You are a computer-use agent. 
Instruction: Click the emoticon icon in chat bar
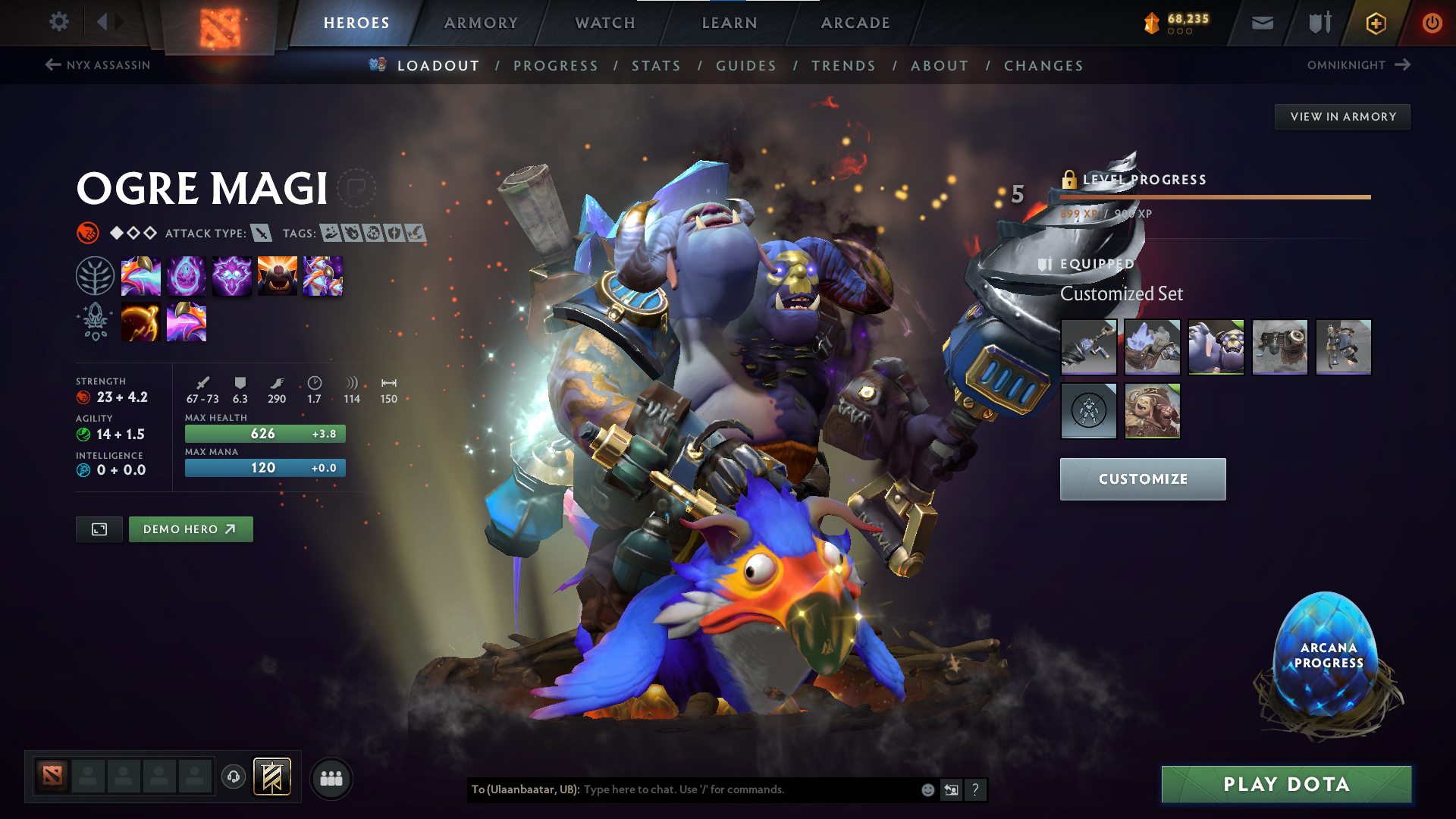click(x=927, y=789)
